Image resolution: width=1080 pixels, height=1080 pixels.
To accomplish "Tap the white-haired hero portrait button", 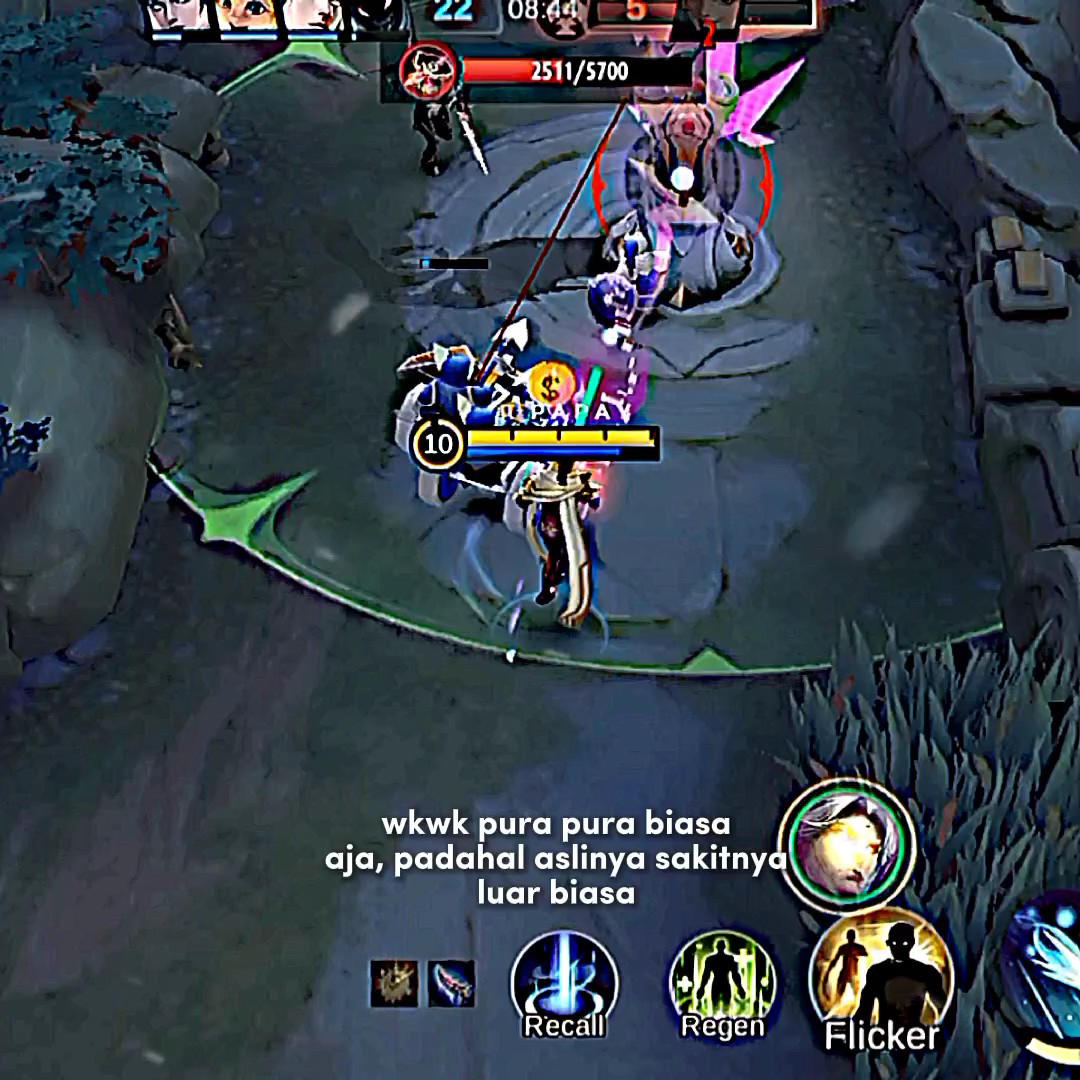I will point(847,846).
